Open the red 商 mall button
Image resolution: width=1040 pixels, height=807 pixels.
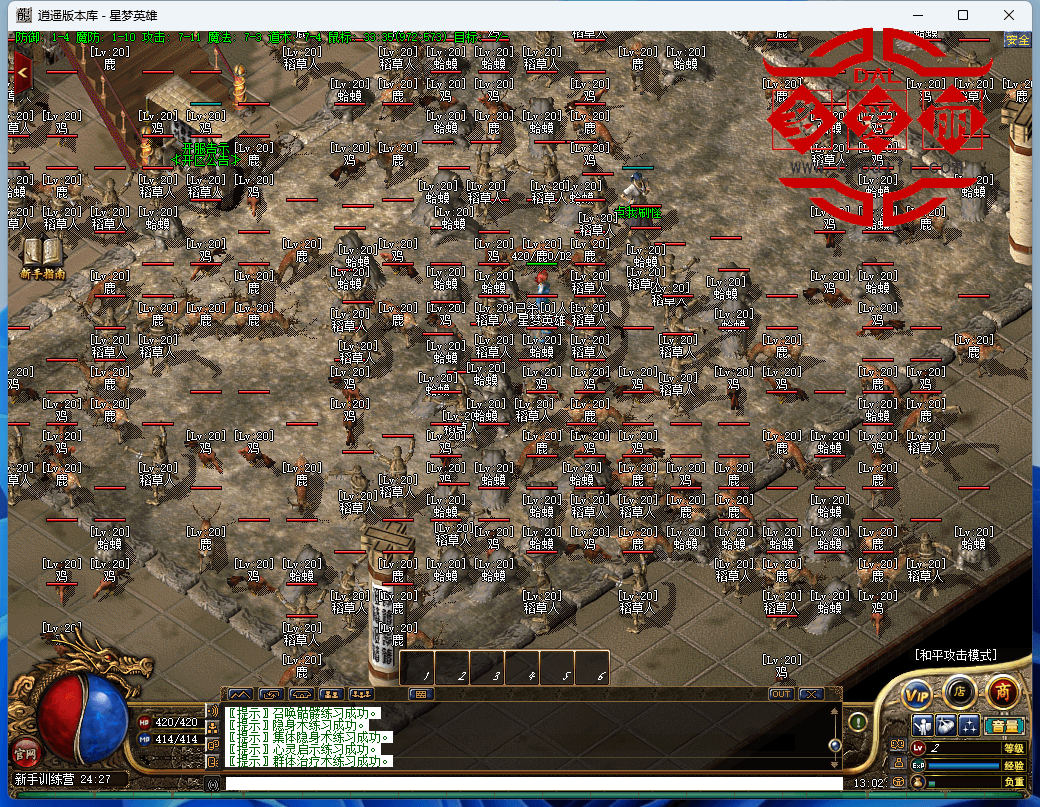1001,690
